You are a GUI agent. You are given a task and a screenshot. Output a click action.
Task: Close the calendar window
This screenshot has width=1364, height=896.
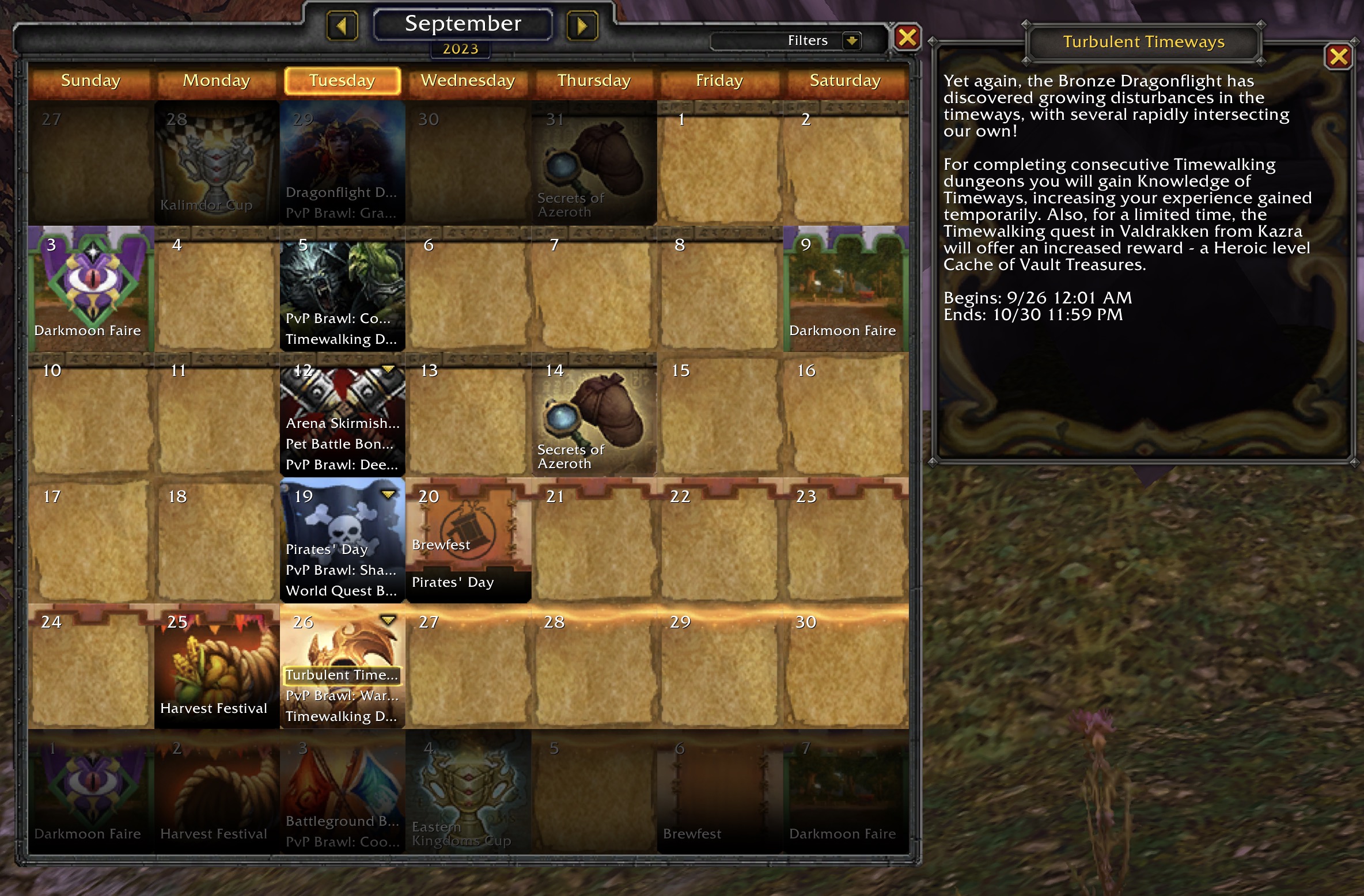[x=907, y=38]
